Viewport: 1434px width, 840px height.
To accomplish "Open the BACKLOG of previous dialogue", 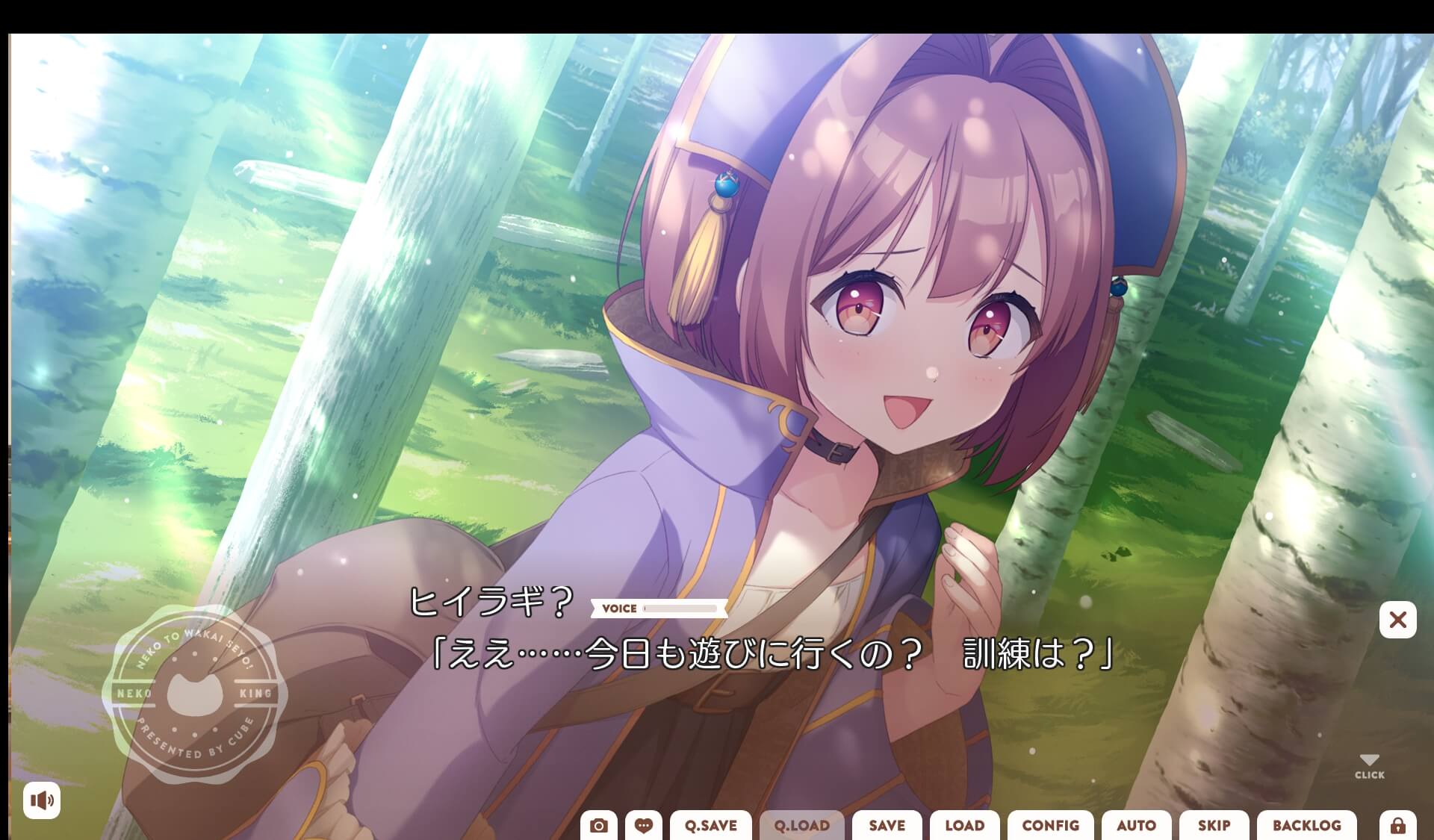I will (1306, 826).
